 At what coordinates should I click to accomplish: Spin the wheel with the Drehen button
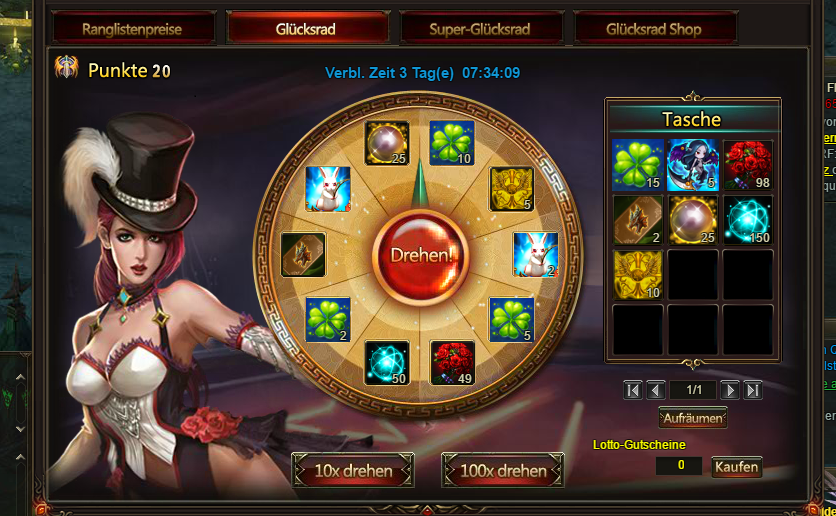pos(420,254)
